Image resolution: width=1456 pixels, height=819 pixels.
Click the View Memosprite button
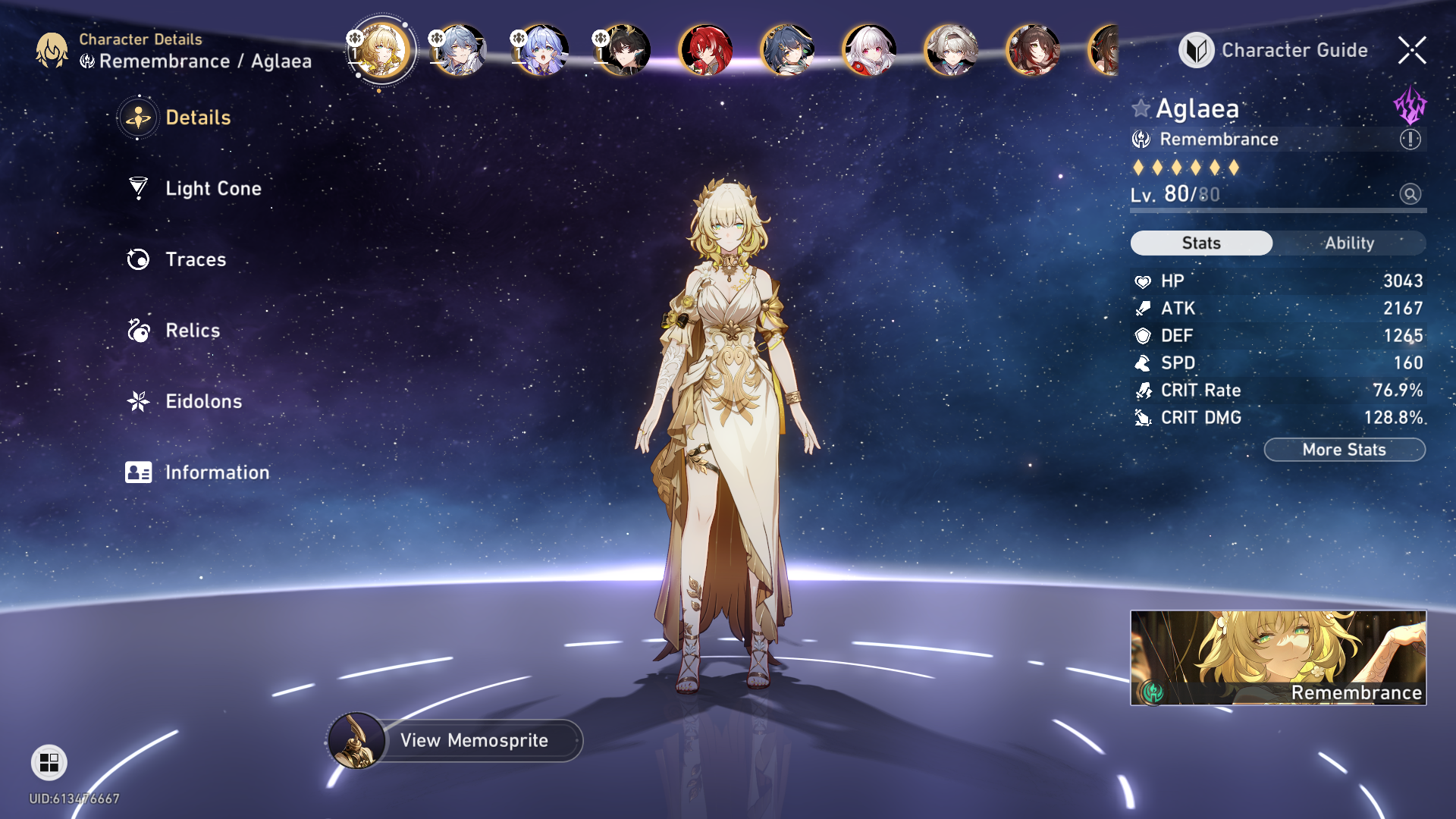[x=473, y=740]
